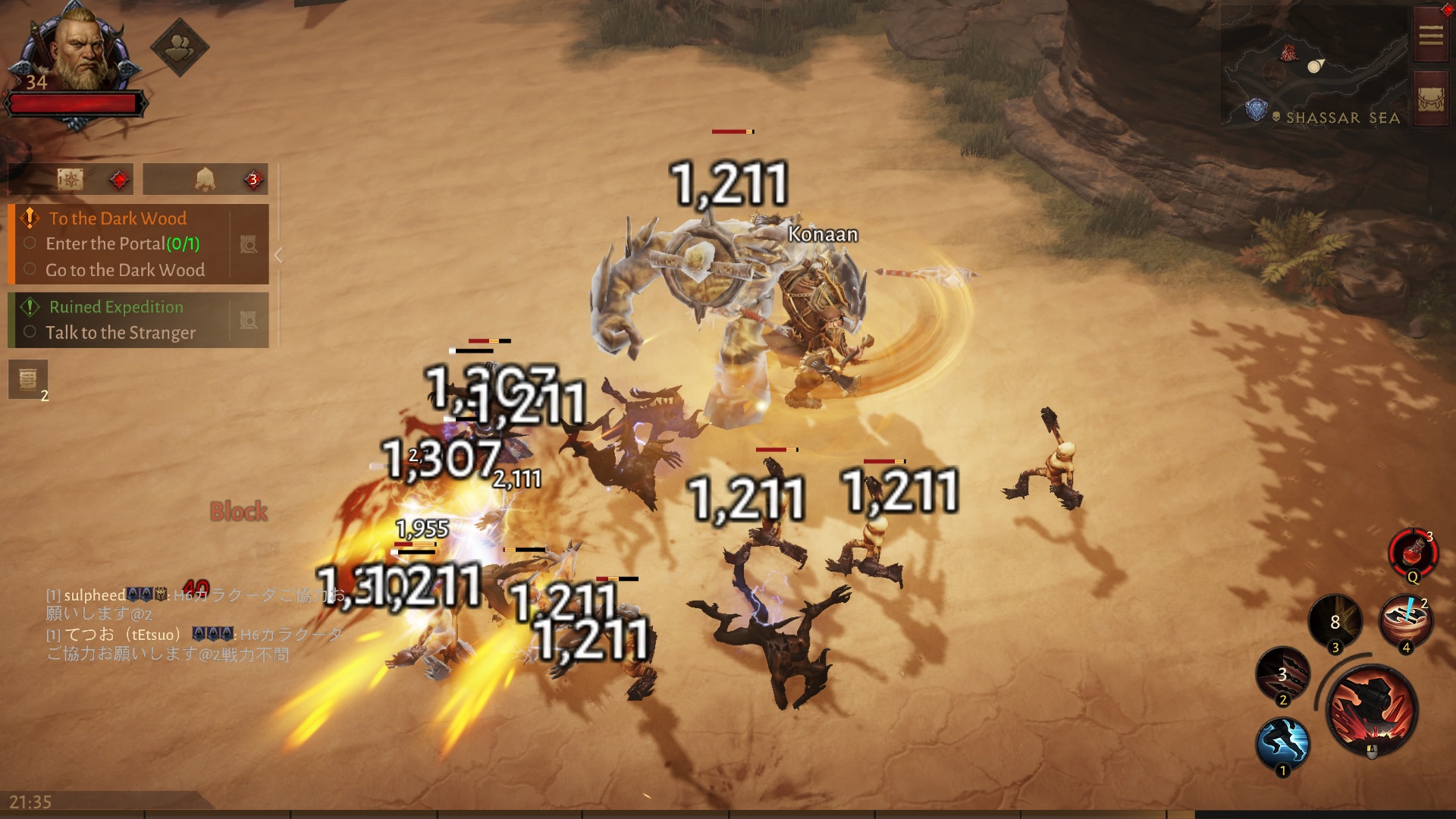
Task: Use the slashing skill in slot 2
Action: click(x=1282, y=673)
